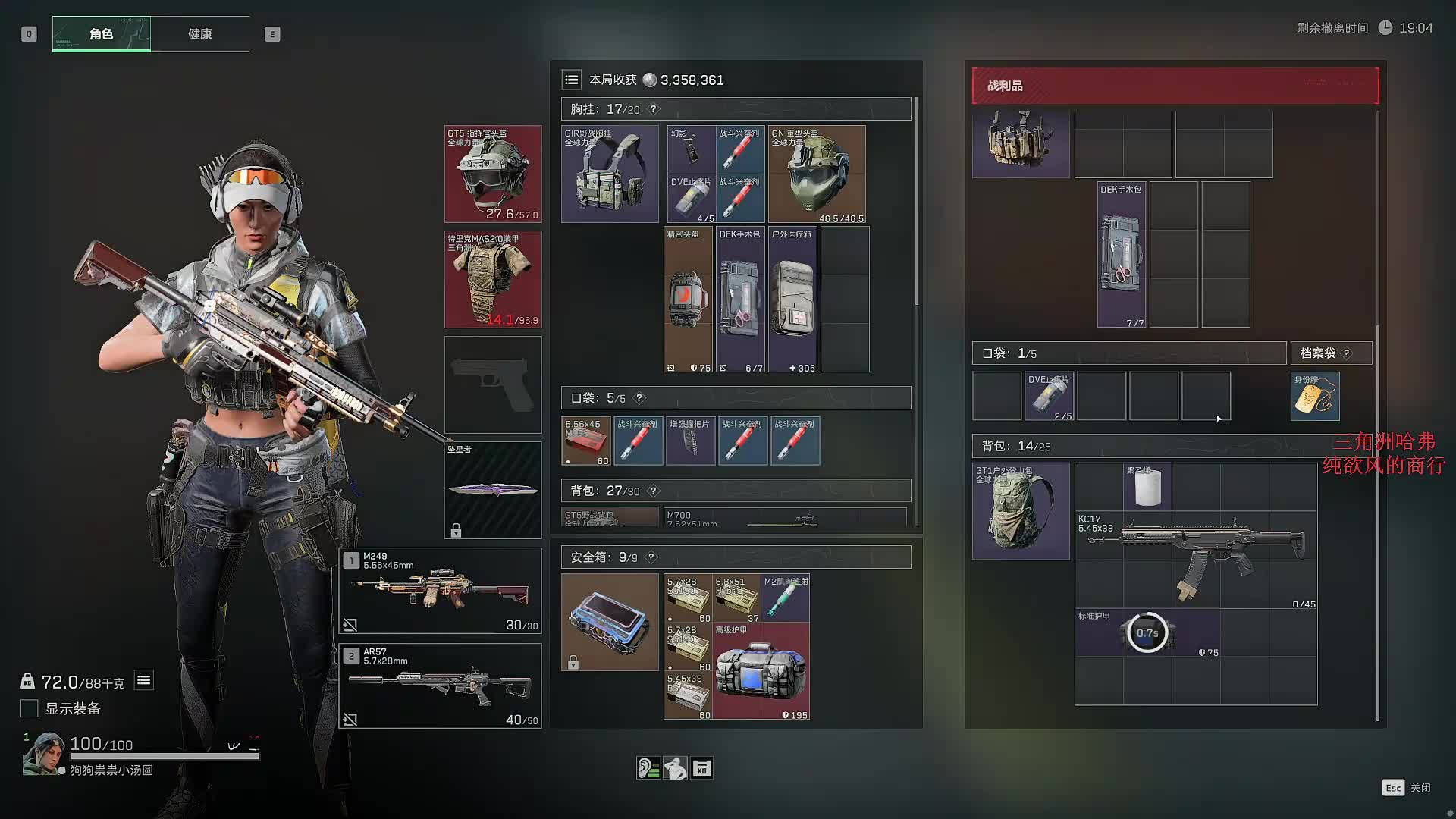1456x819 pixels.
Task: Select the AR57 secondary weapon slot
Action: pos(440,686)
